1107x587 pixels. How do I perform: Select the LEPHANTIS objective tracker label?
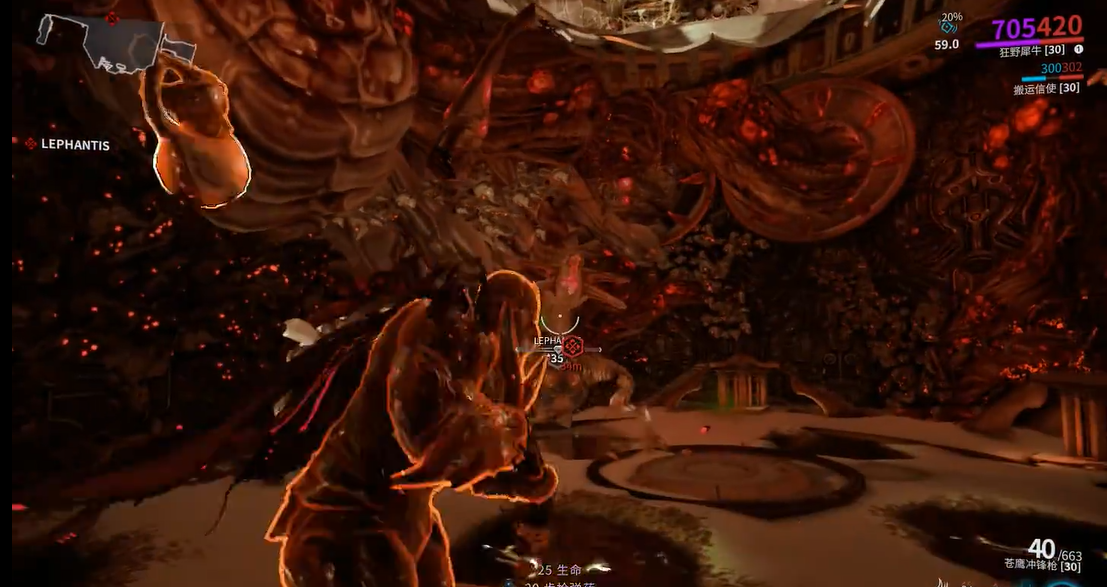[75, 145]
